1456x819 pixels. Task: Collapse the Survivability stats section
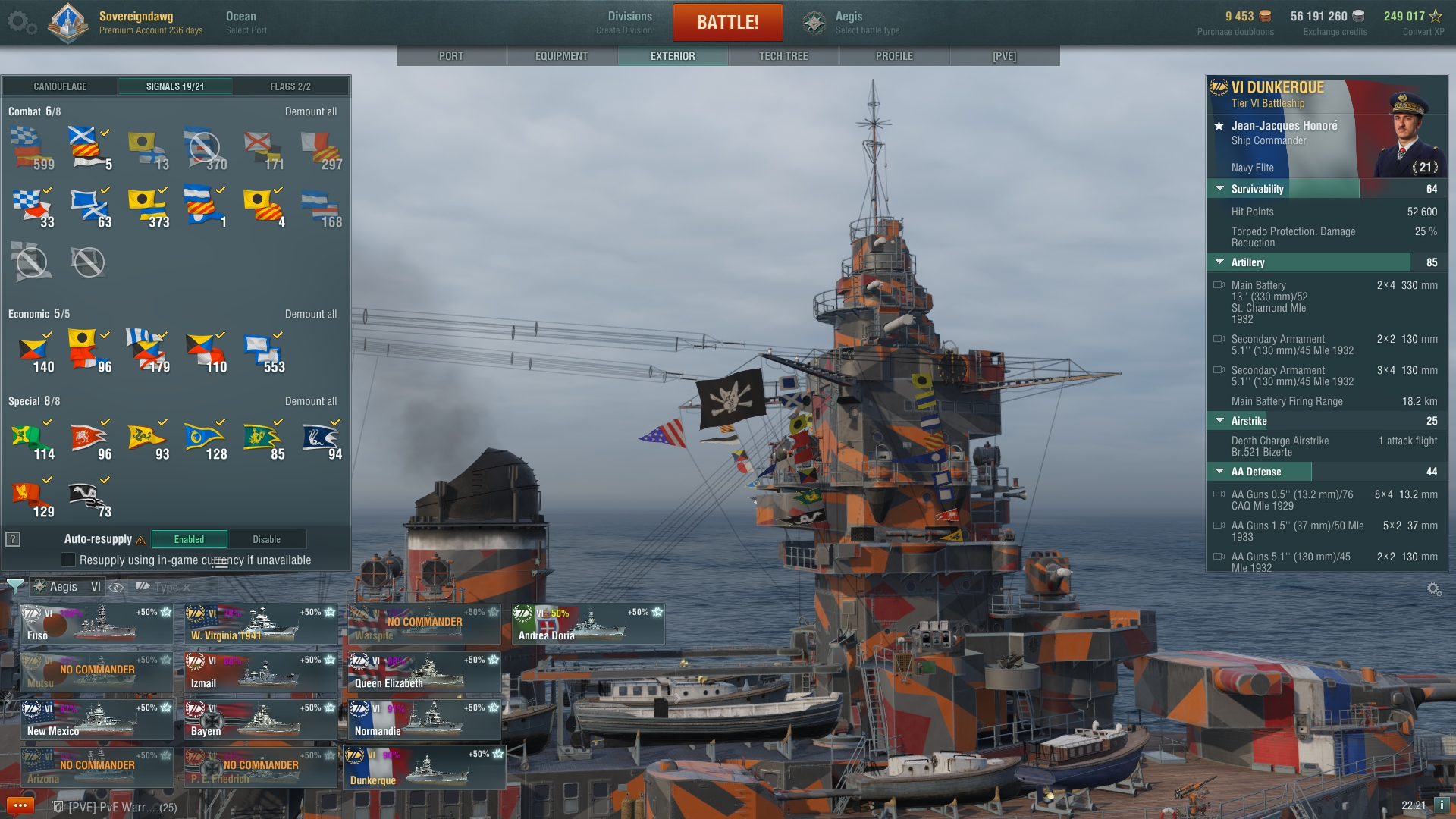pos(1220,189)
